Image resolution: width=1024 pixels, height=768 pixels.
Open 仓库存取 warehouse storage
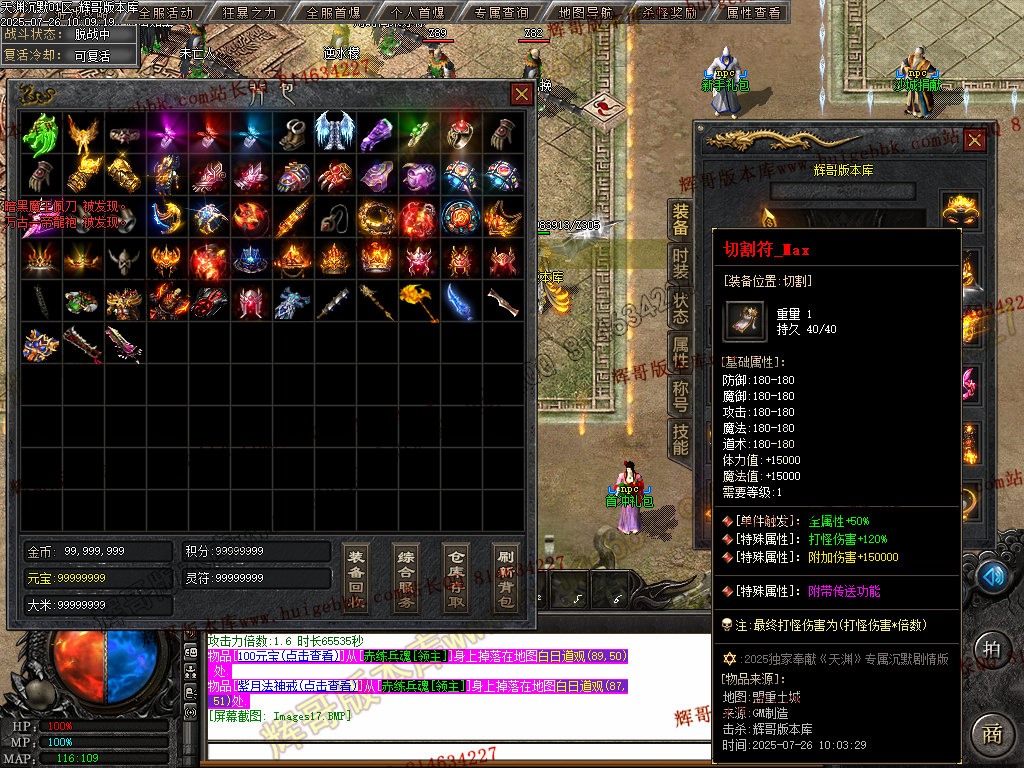pos(456,578)
